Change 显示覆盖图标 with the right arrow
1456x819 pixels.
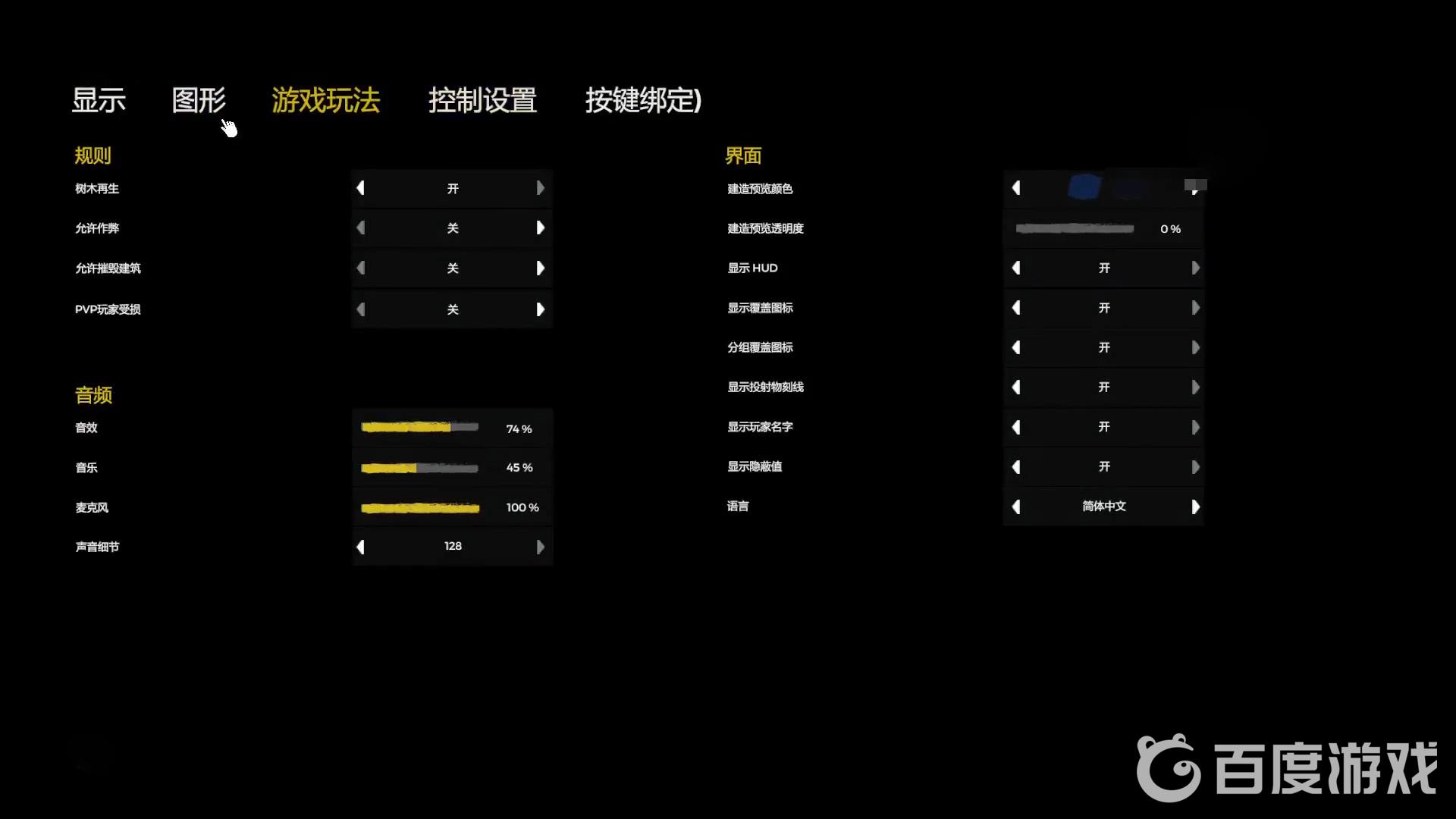click(x=1197, y=307)
